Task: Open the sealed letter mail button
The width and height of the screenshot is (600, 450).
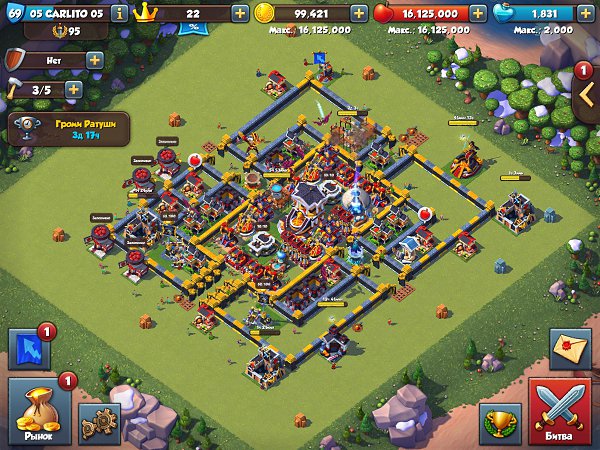Action: 570,350
